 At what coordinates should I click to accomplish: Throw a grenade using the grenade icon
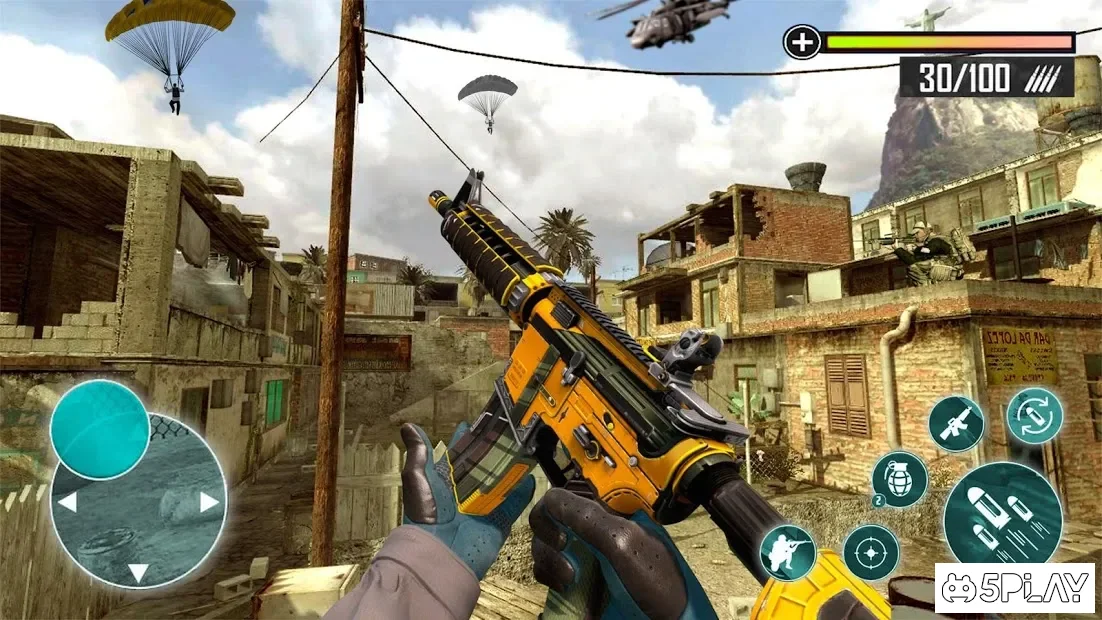(x=899, y=478)
